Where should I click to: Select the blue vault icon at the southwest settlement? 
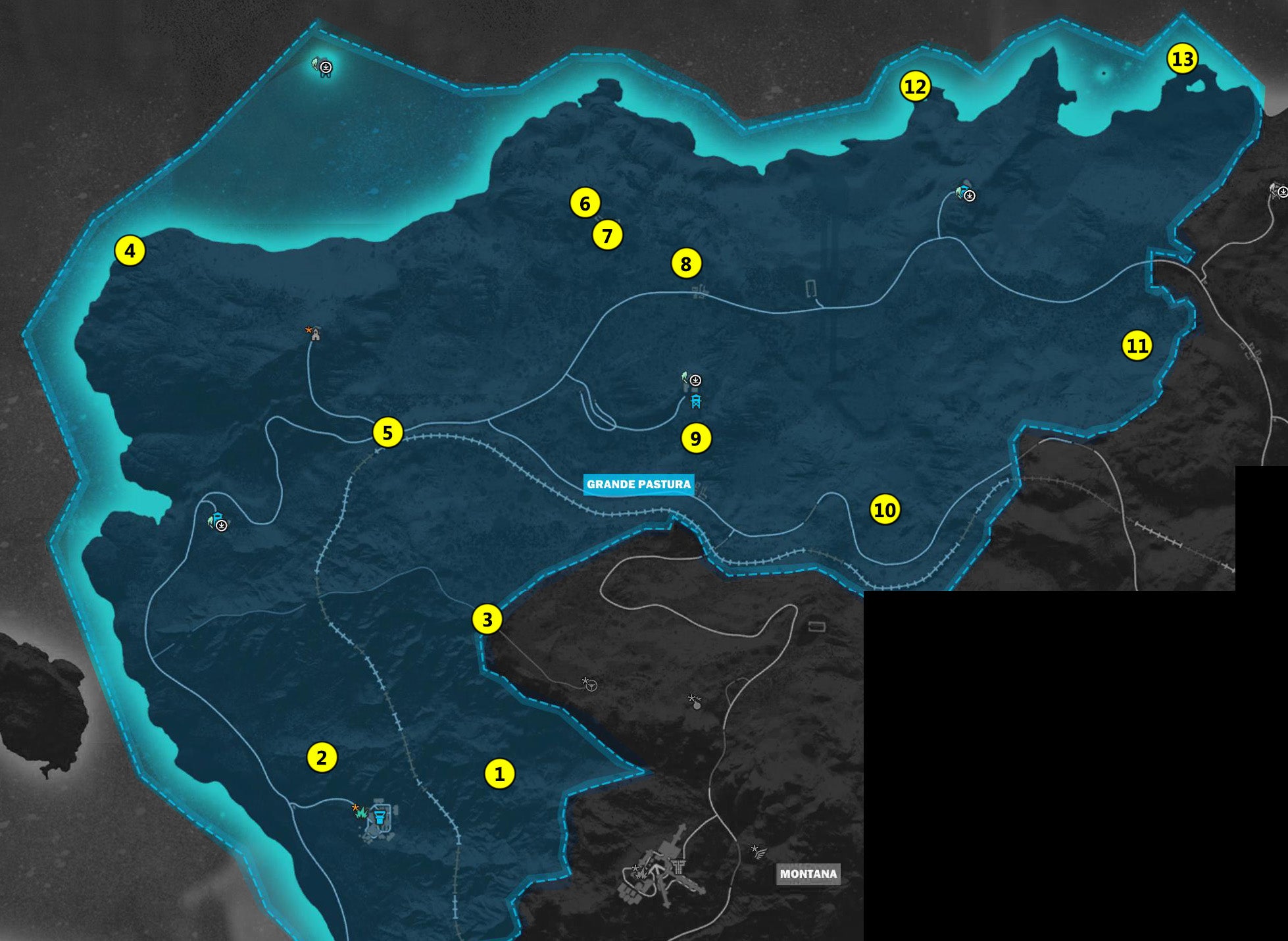tap(380, 818)
